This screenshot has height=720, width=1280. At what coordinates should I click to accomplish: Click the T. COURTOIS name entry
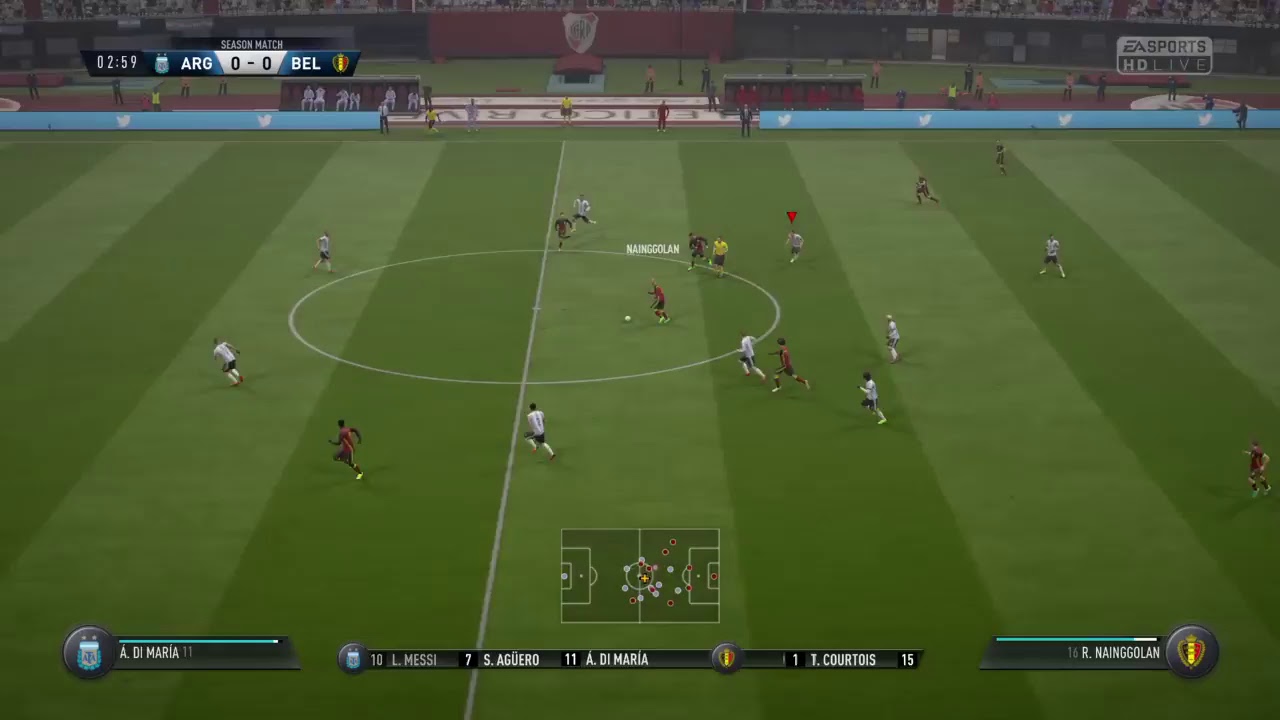tap(841, 660)
